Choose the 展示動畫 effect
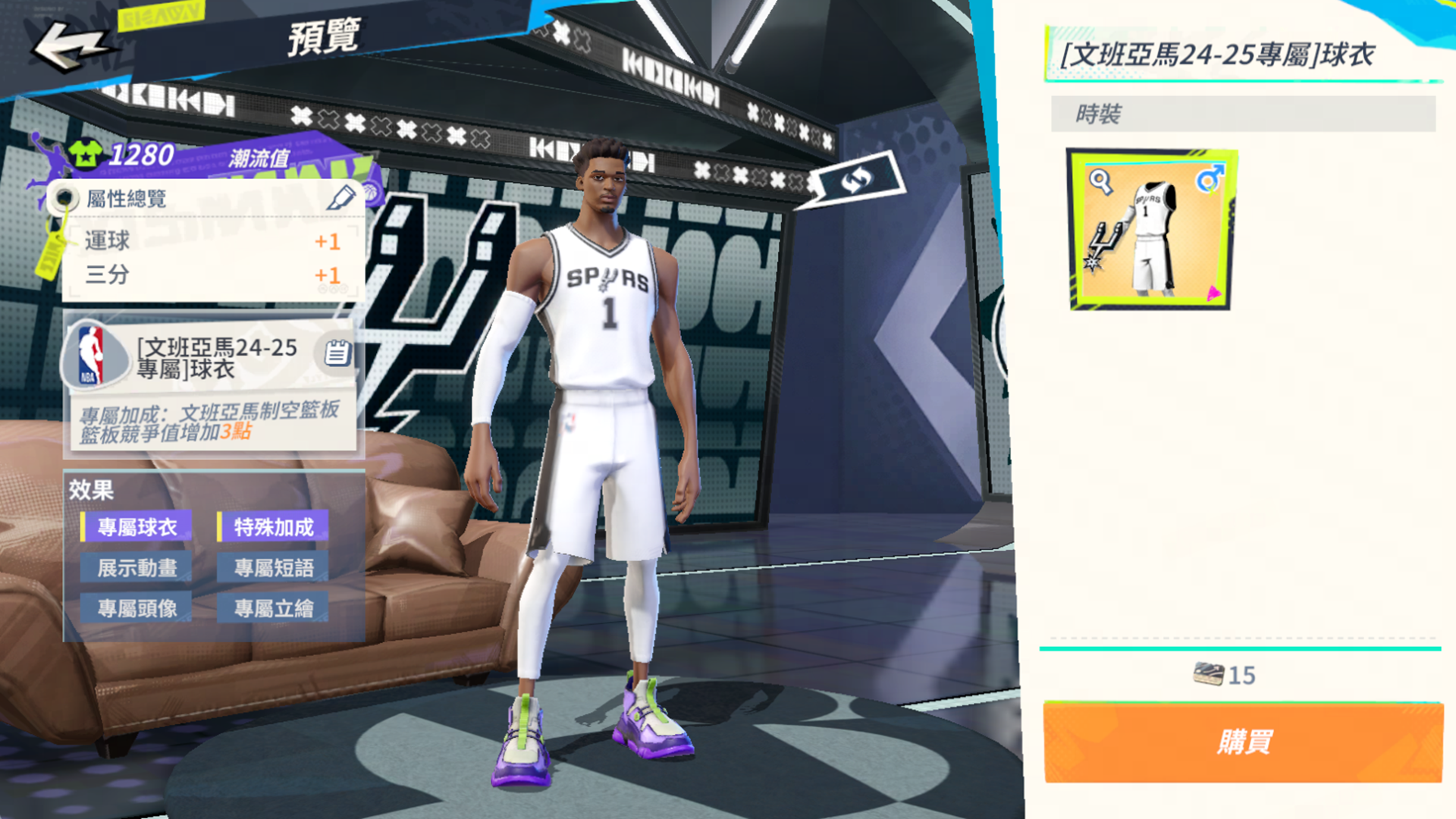The width and height of the screenshot is (1456, 819). tap(136, 568)
